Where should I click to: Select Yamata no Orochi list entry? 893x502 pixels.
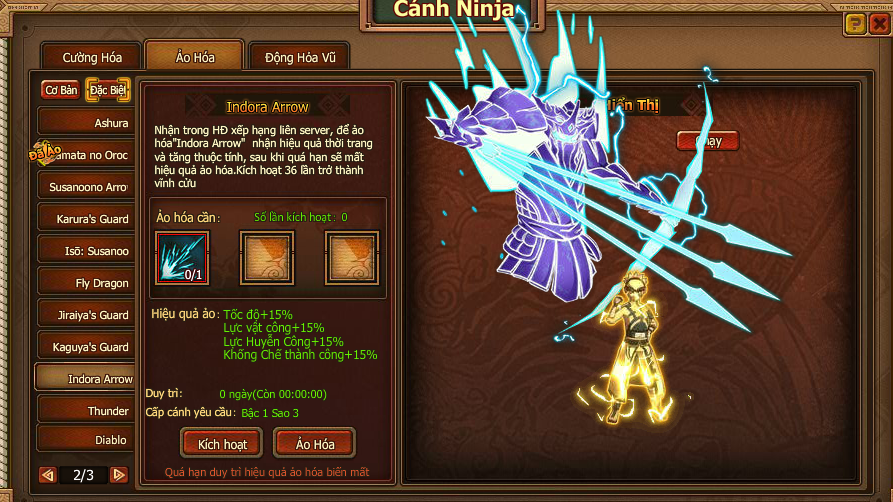pos(86,155)
